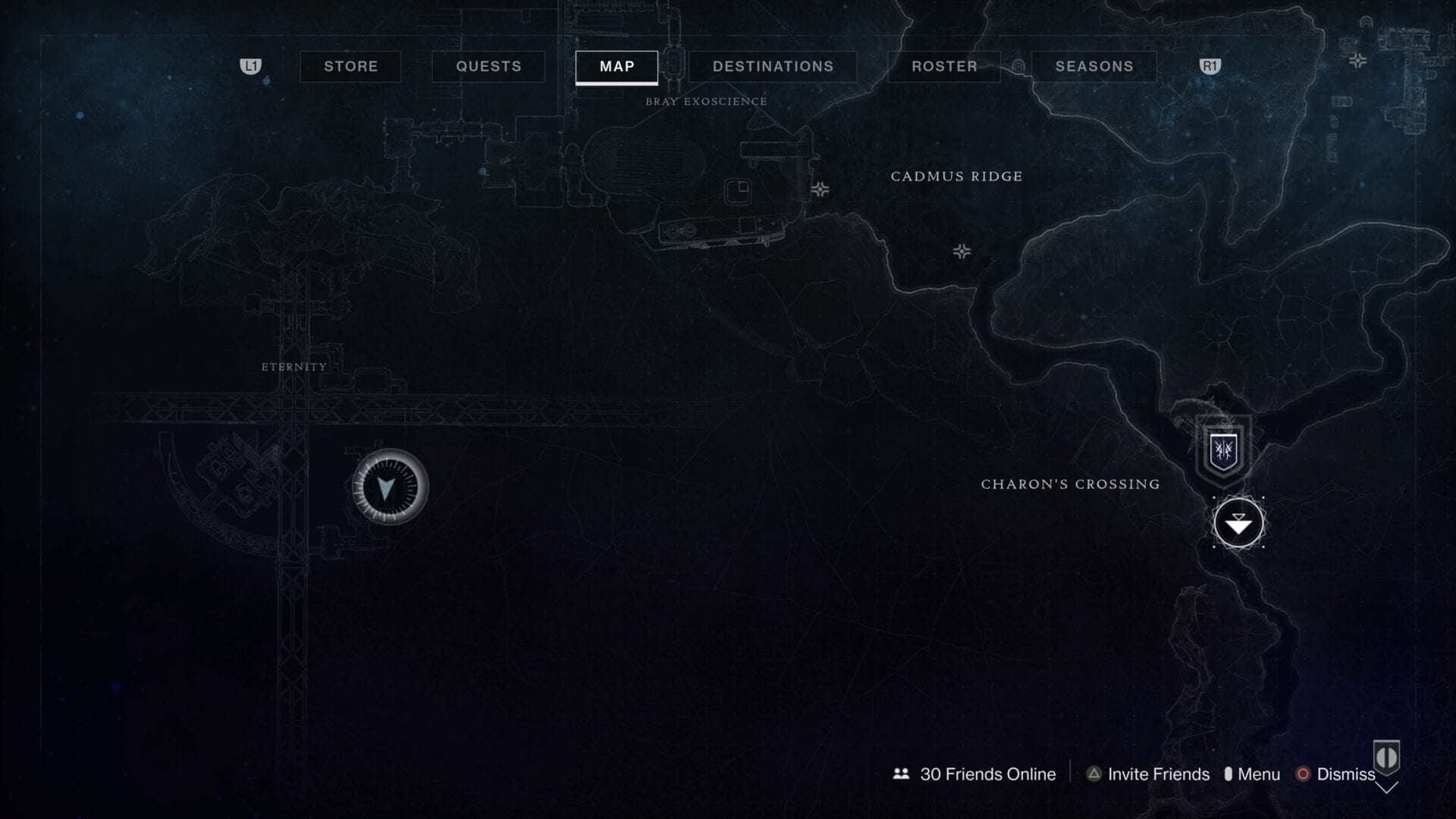
Task: Open the Exo Stranger marker near Charon's Crossing
Action: 1239,523
